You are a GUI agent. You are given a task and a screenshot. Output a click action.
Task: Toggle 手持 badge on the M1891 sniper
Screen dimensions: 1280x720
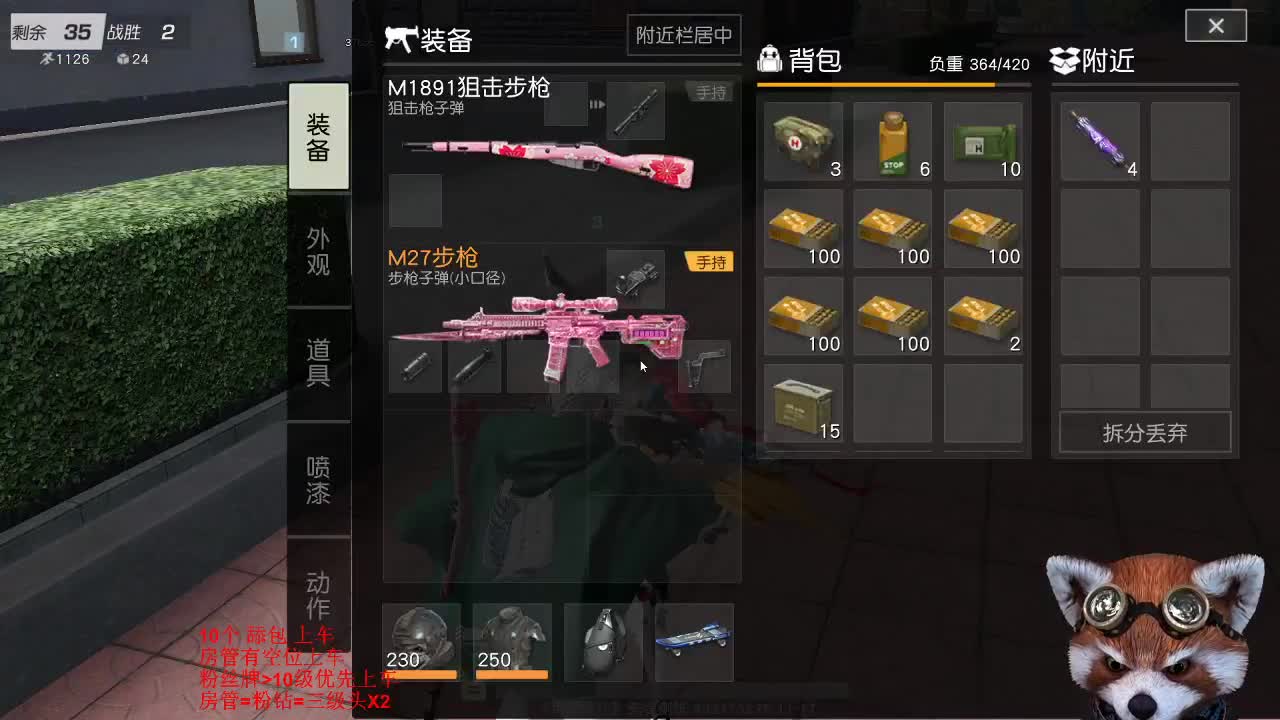tap(710, 91)
